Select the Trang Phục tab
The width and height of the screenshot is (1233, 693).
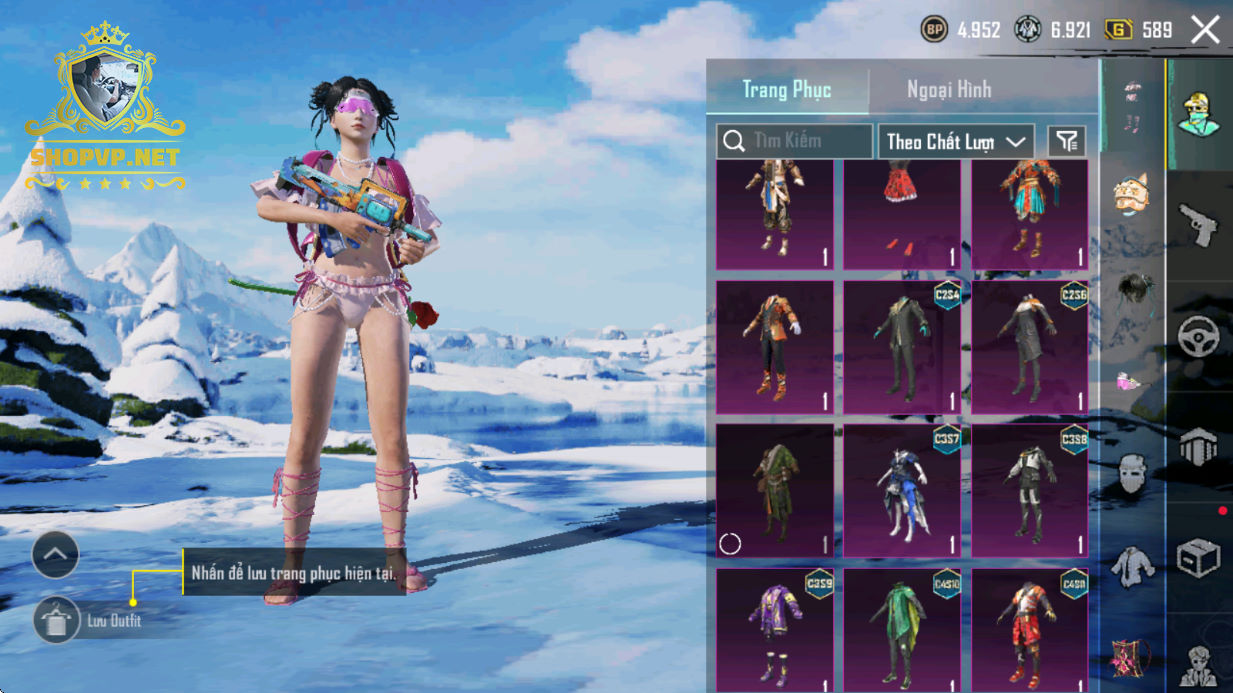coord(787,90)
